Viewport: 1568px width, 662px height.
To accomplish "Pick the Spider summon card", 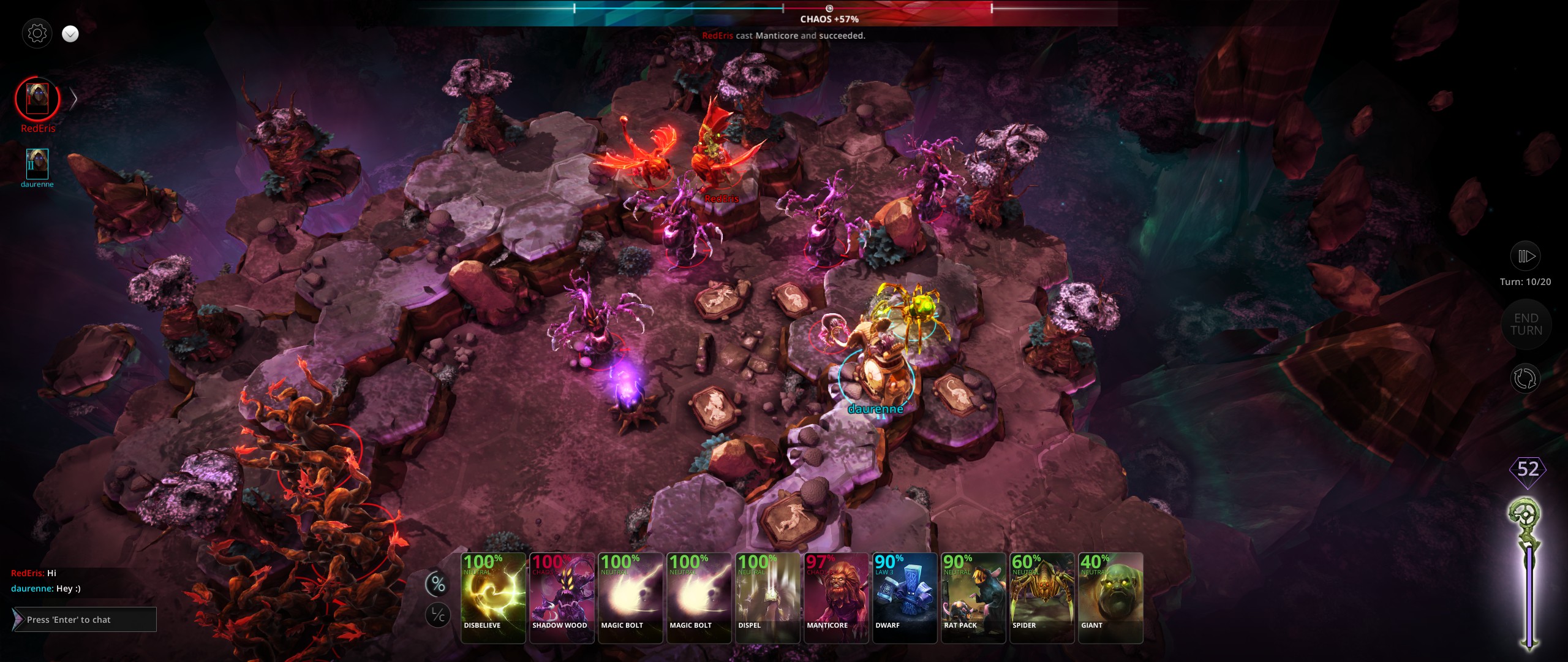I will tap(1042, 598).
